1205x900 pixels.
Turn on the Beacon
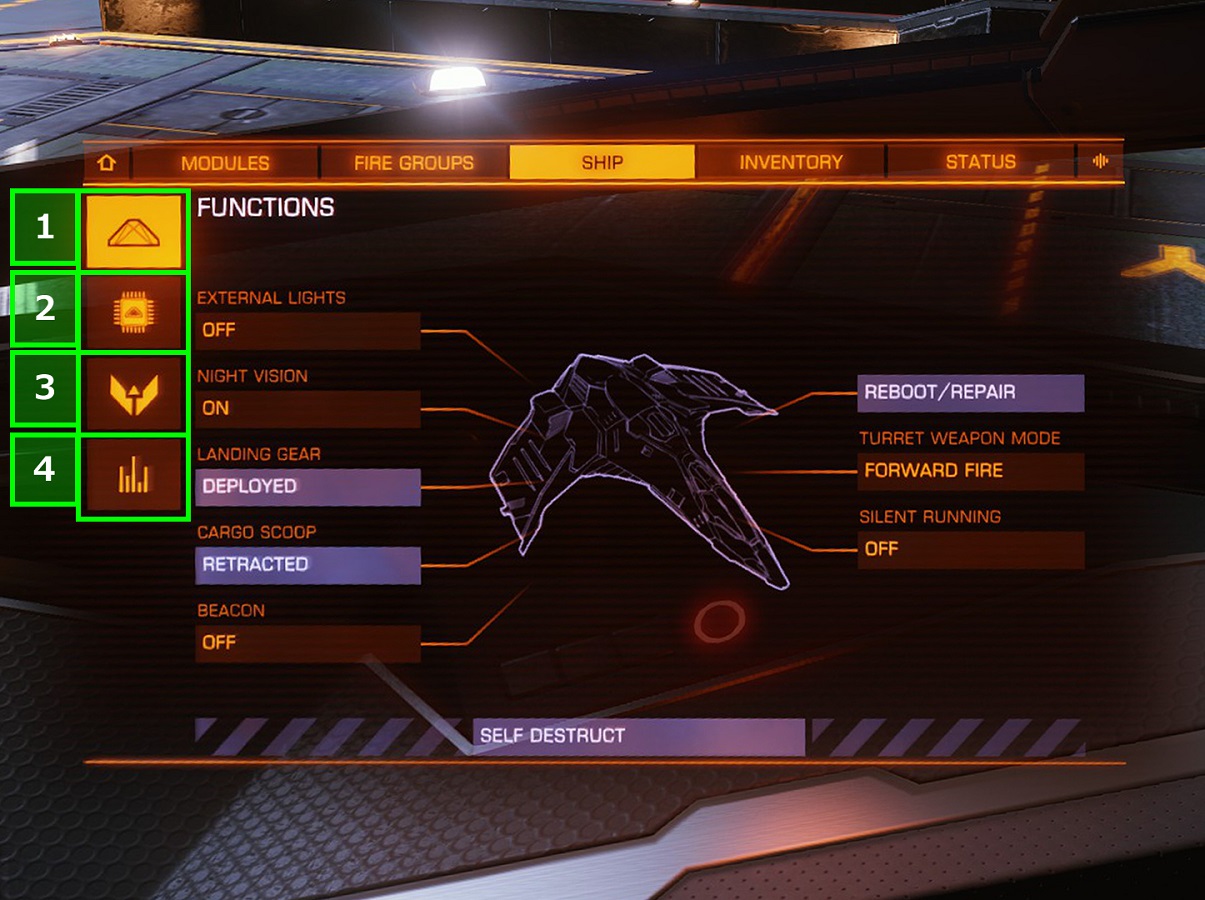point(308,642)
